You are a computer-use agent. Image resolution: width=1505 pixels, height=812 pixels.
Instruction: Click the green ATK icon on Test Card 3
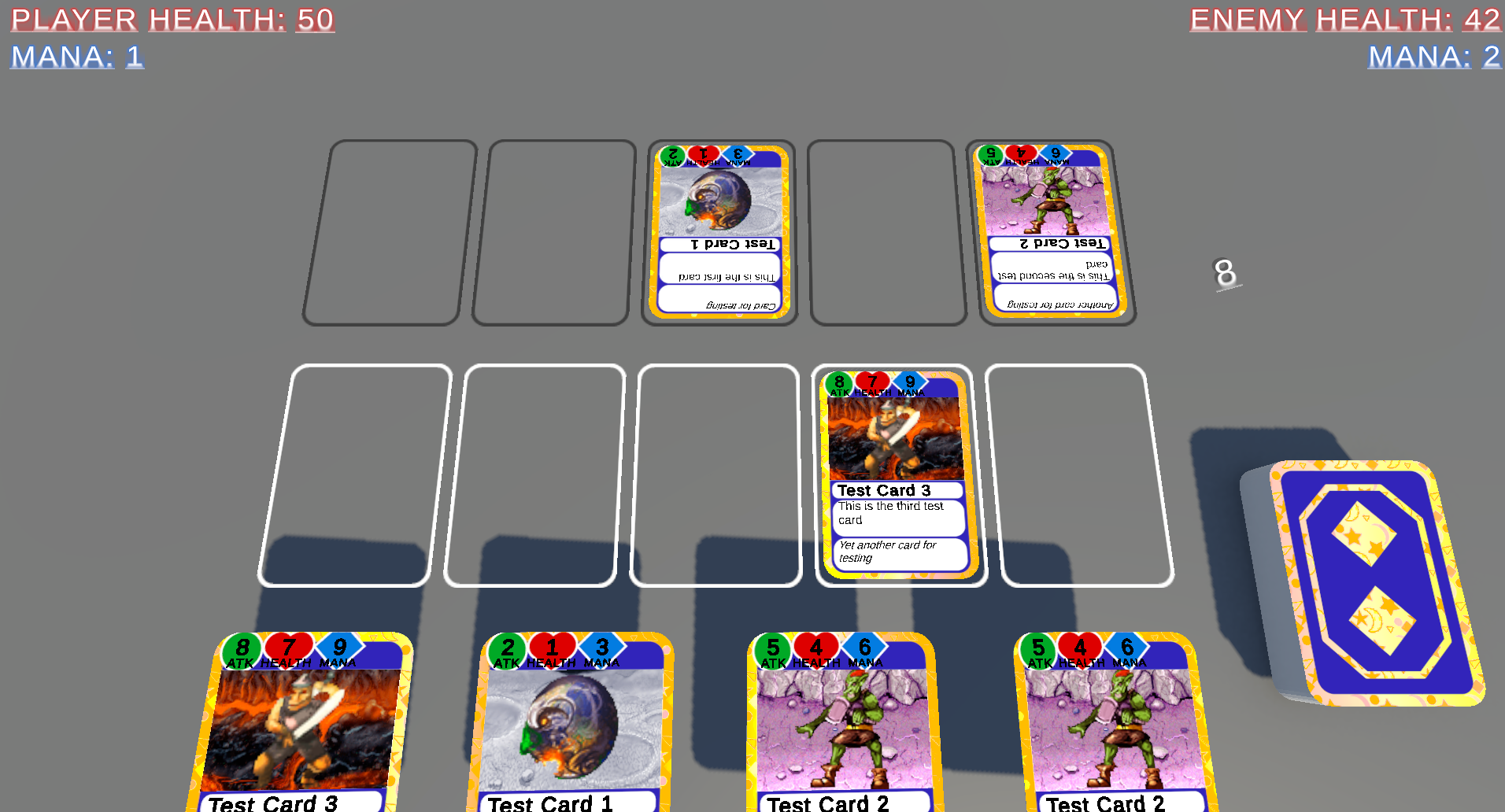pos(243,648)
